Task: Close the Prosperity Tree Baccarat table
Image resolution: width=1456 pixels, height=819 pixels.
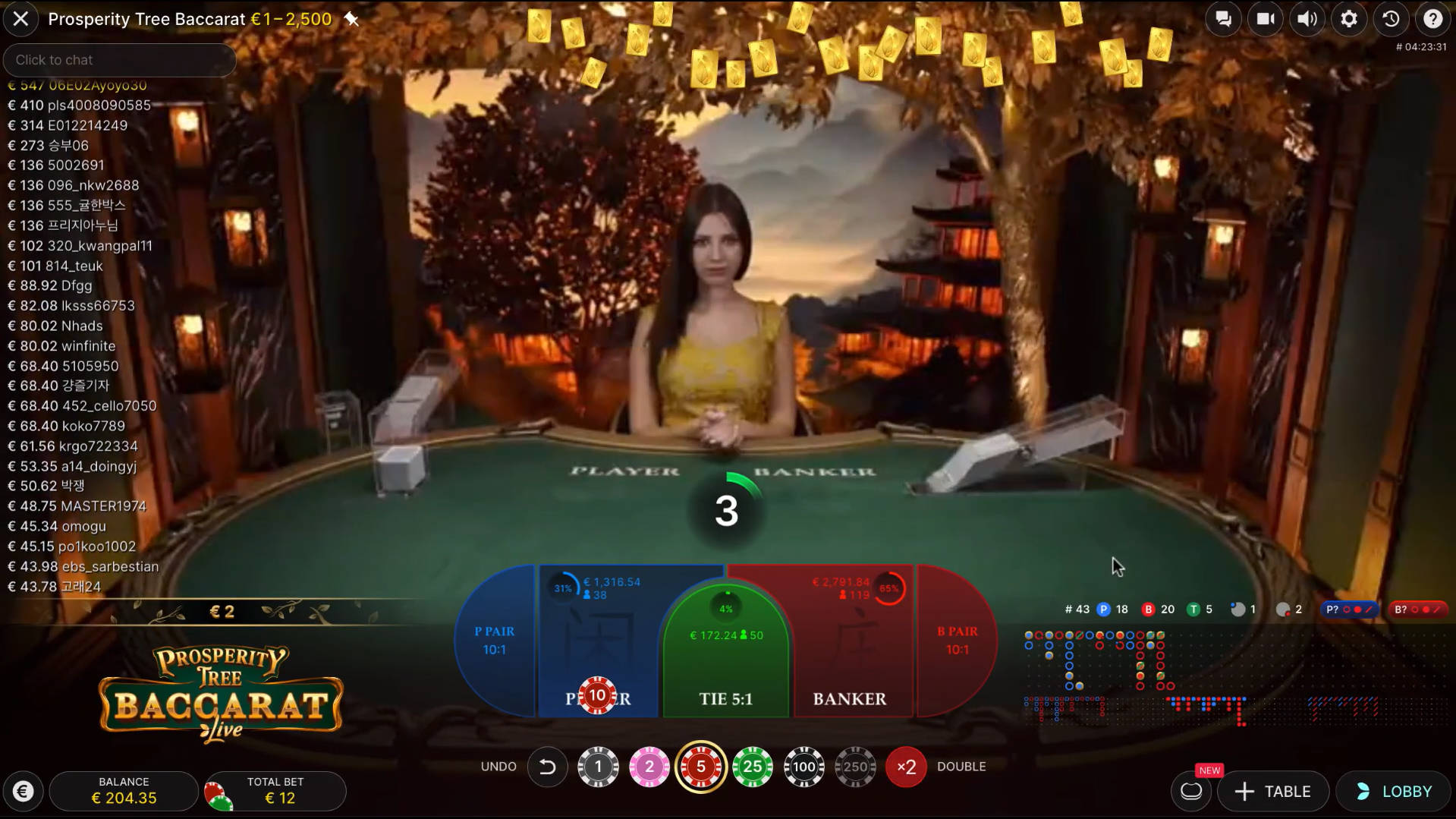Action: click(20, 19)
